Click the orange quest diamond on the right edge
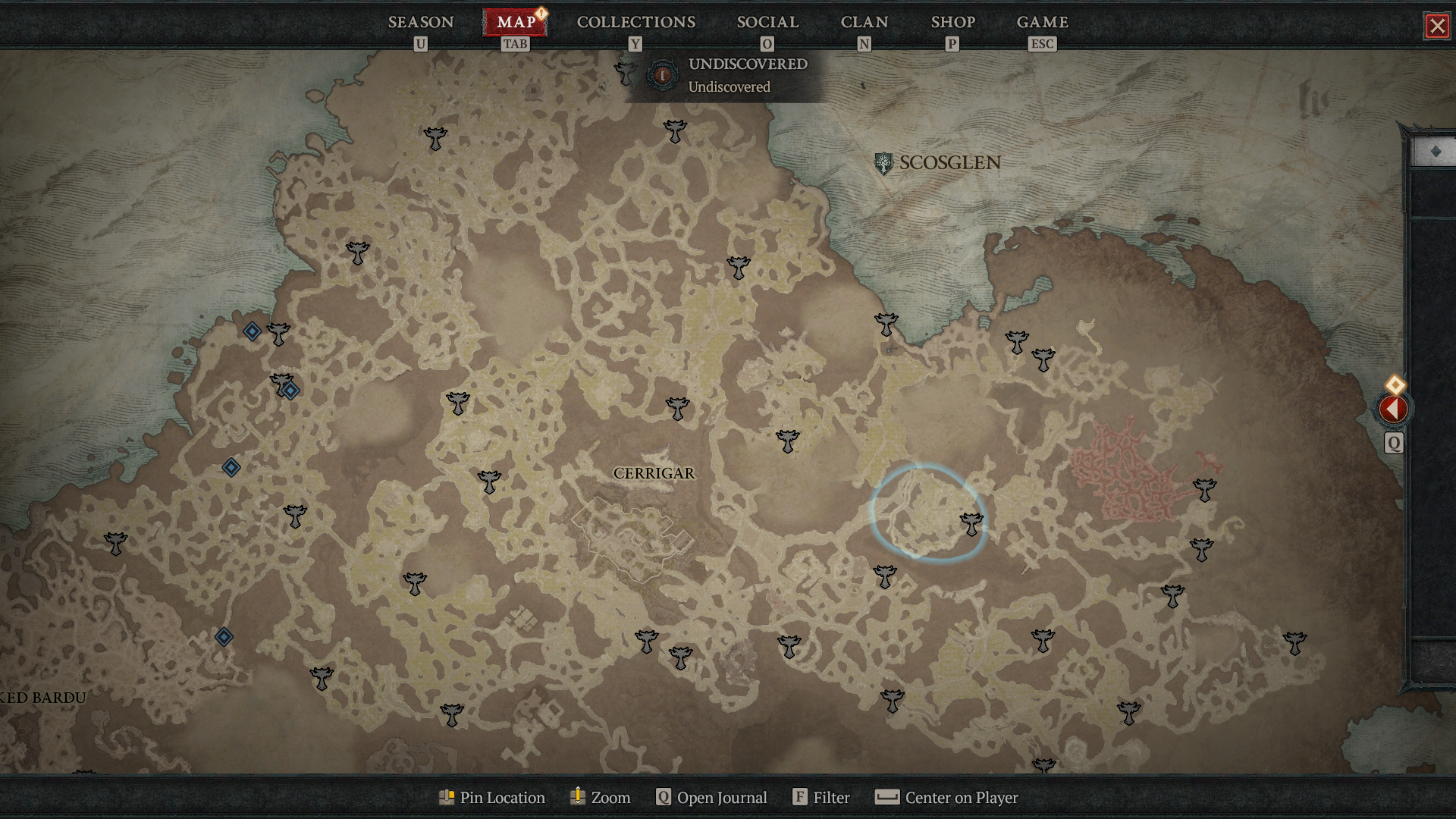1456x819 pixels. 1395,385
